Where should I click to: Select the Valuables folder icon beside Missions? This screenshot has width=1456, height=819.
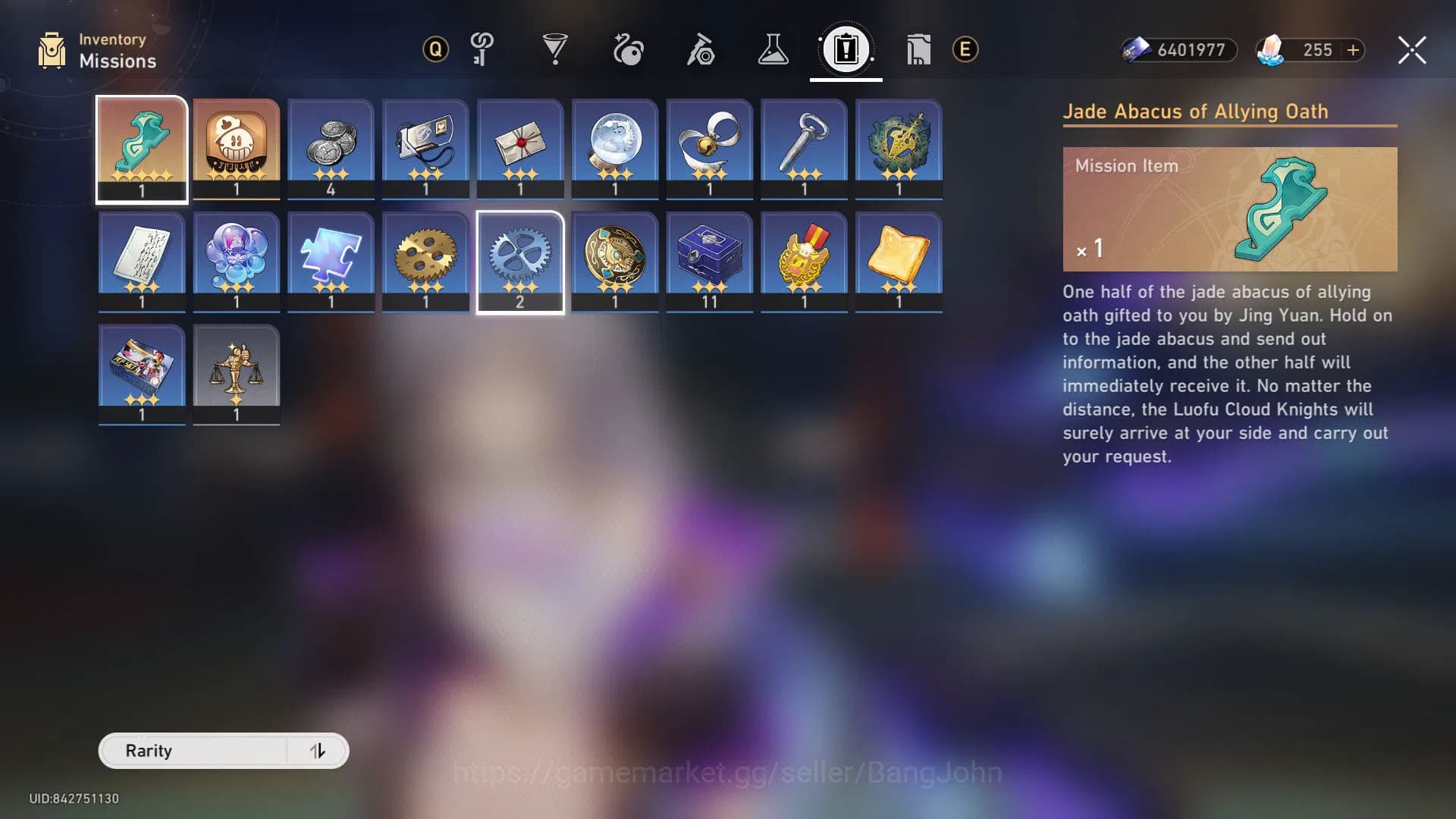pos(918,49)
